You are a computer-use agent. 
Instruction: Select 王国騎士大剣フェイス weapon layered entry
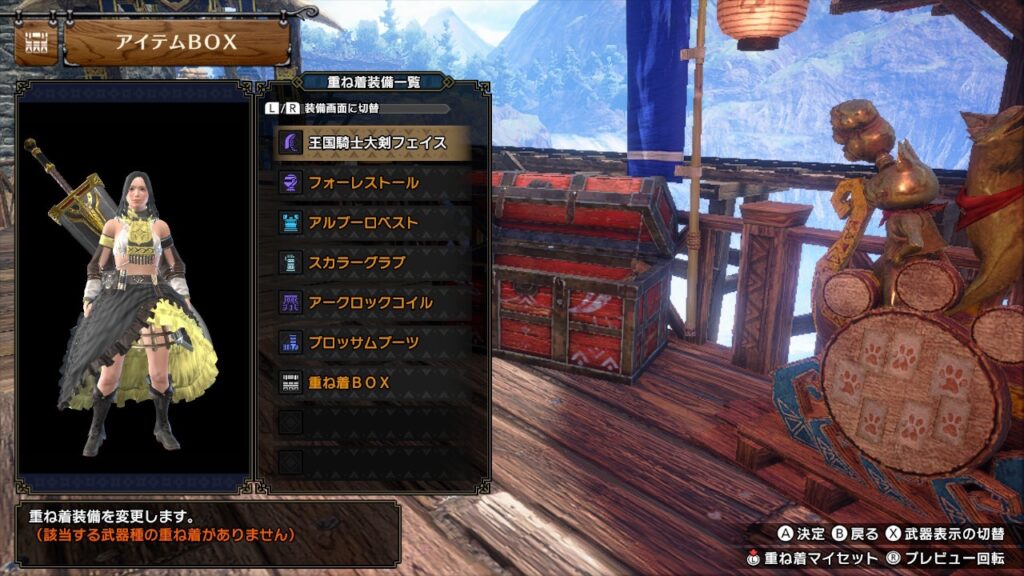click(372, 143)
